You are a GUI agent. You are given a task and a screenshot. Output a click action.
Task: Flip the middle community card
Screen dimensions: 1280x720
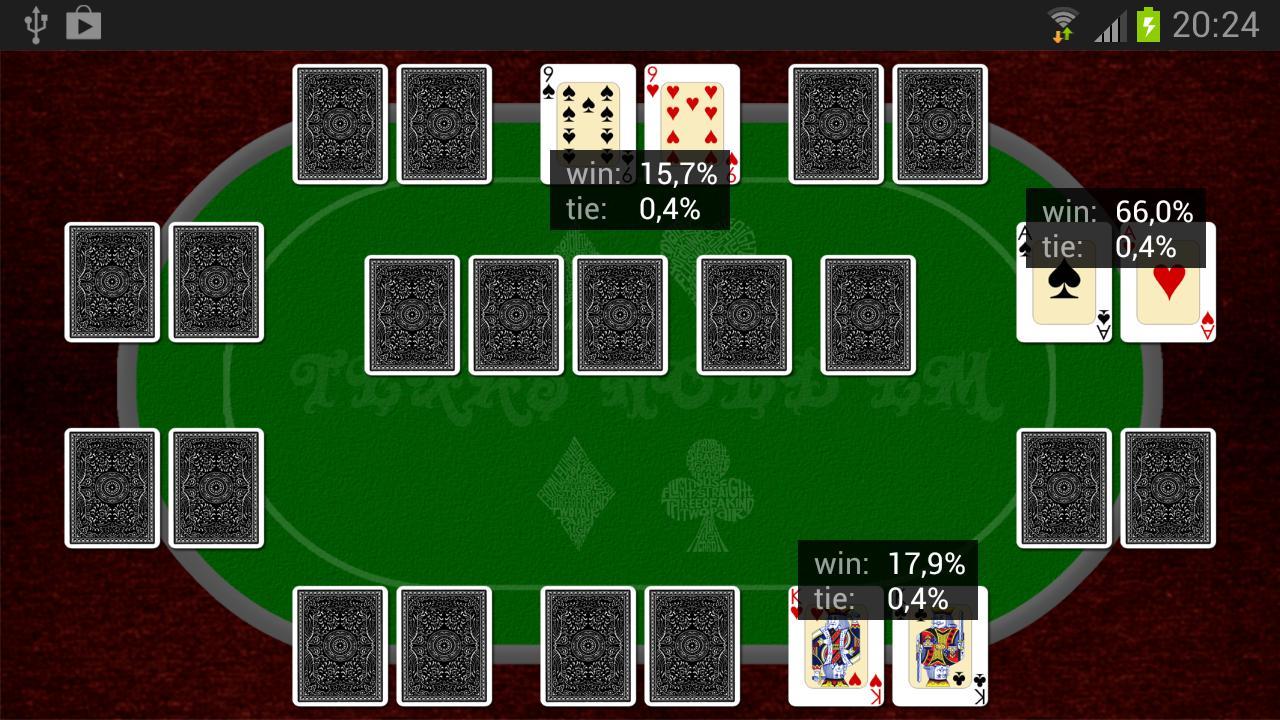tap(618, 313)
